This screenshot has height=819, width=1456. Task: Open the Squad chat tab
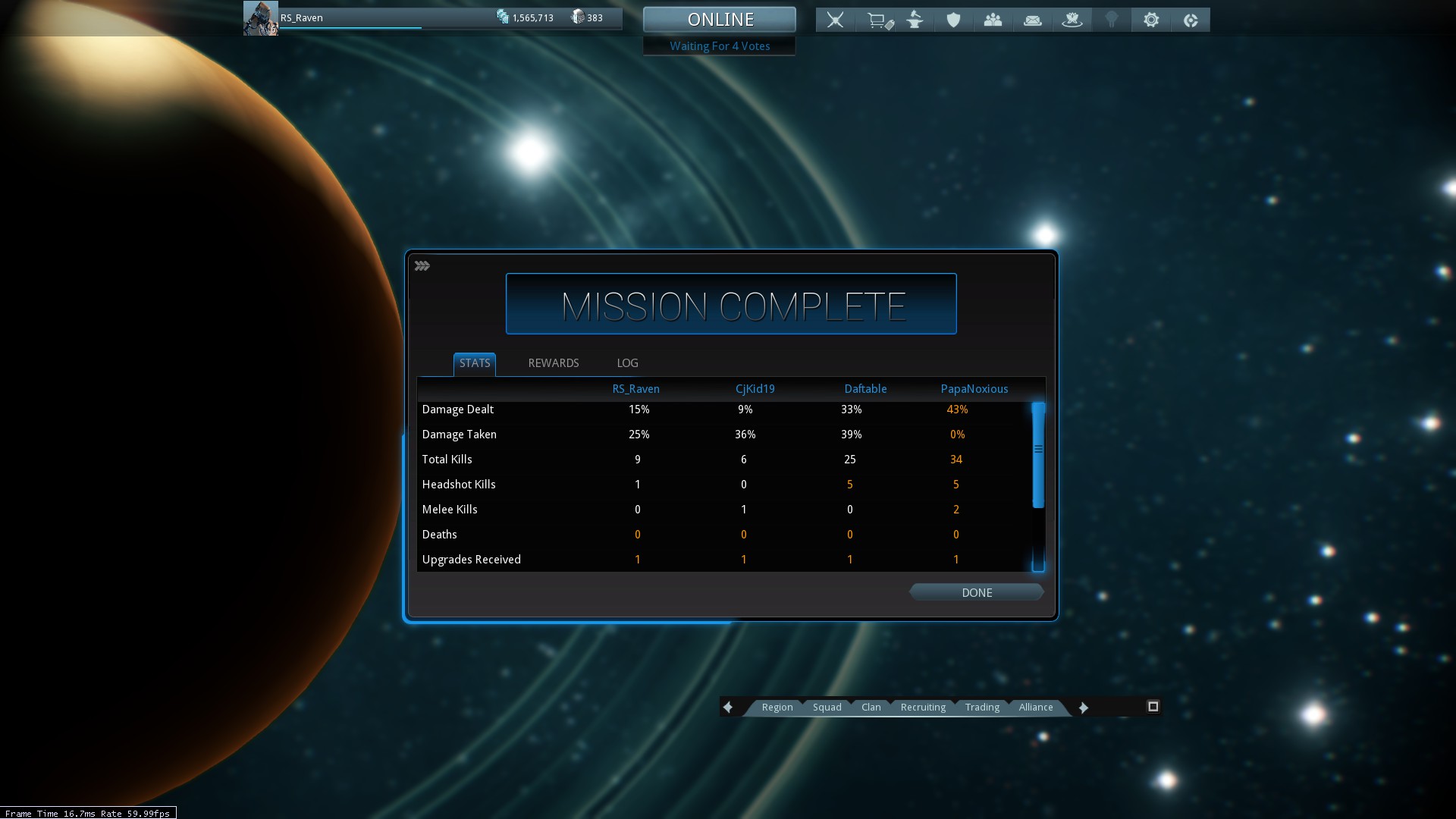tap(827, 707)
